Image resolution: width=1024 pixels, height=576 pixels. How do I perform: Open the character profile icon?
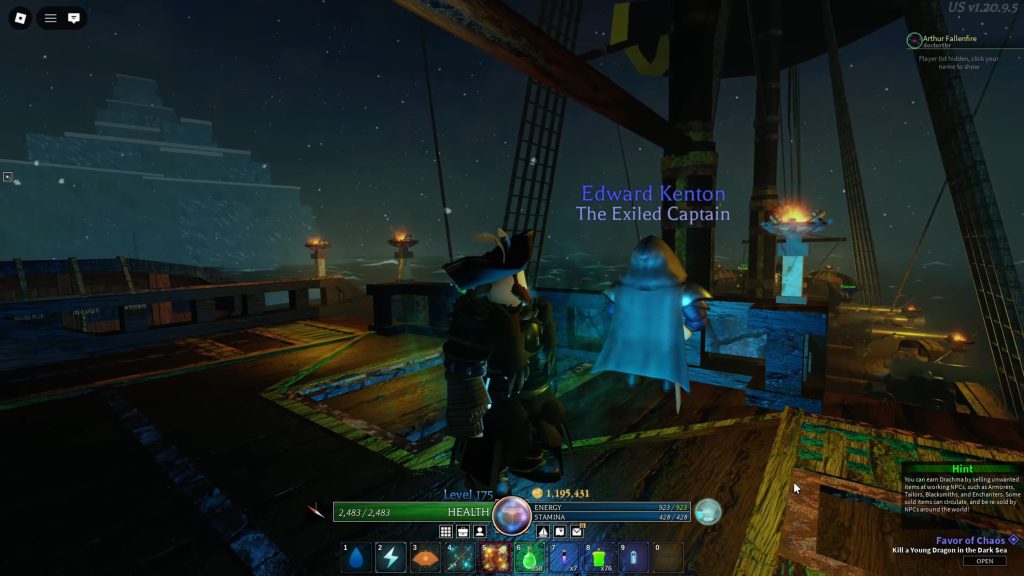480,531
